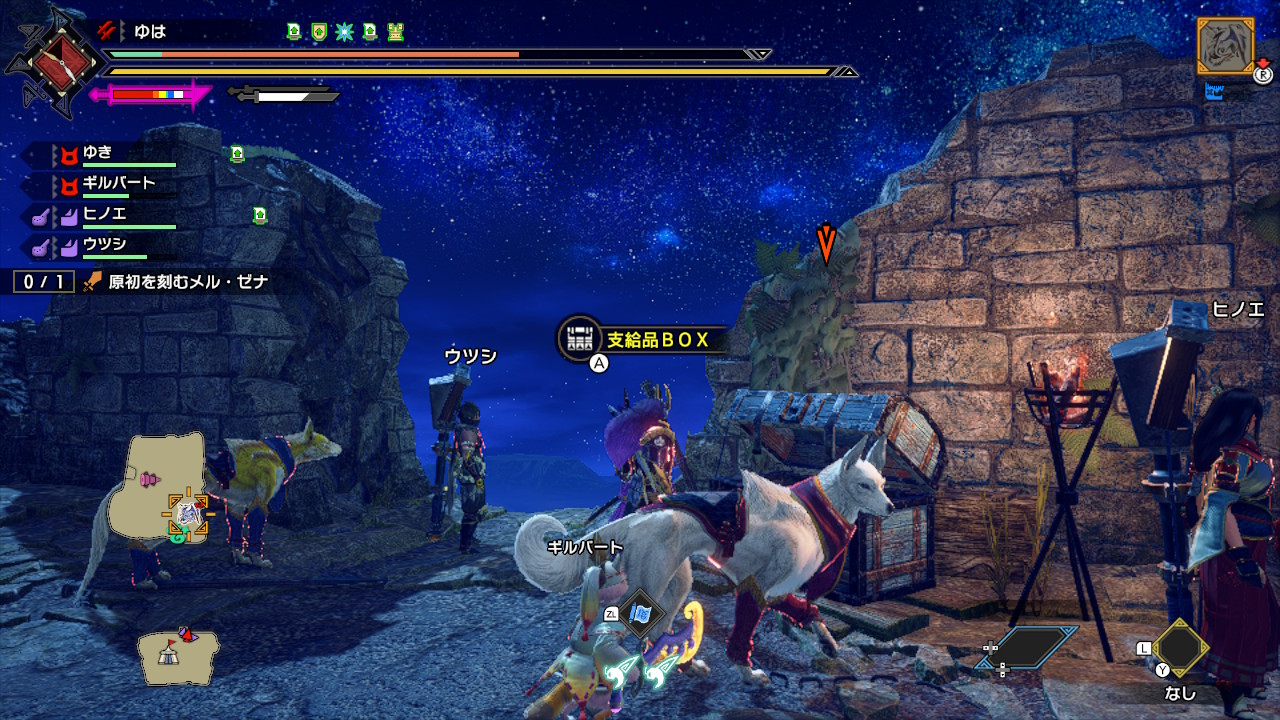Select the Wirebug icons above the player

point(640,672)
